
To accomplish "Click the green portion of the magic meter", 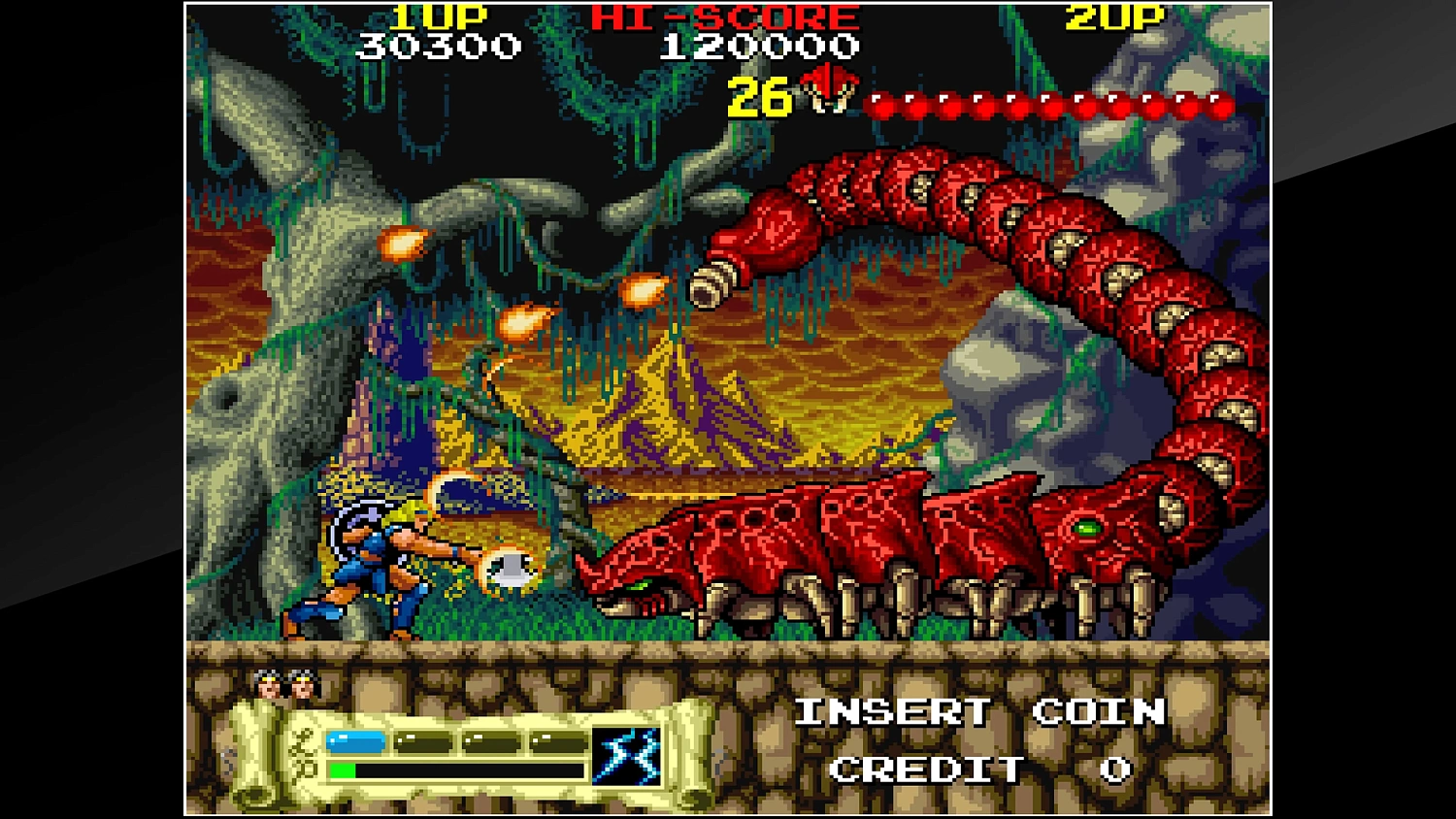I will (342, 769).
